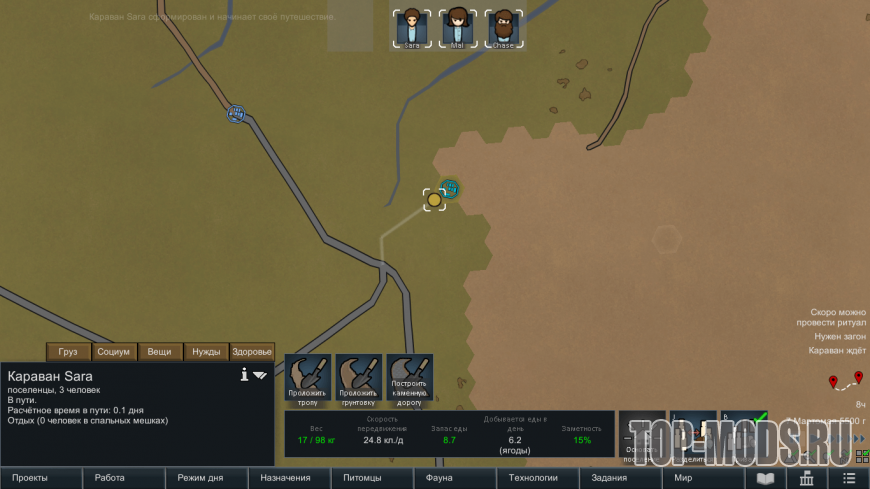Activate Построить каменную дорогу command
The image size is (870, 489).
410,378
